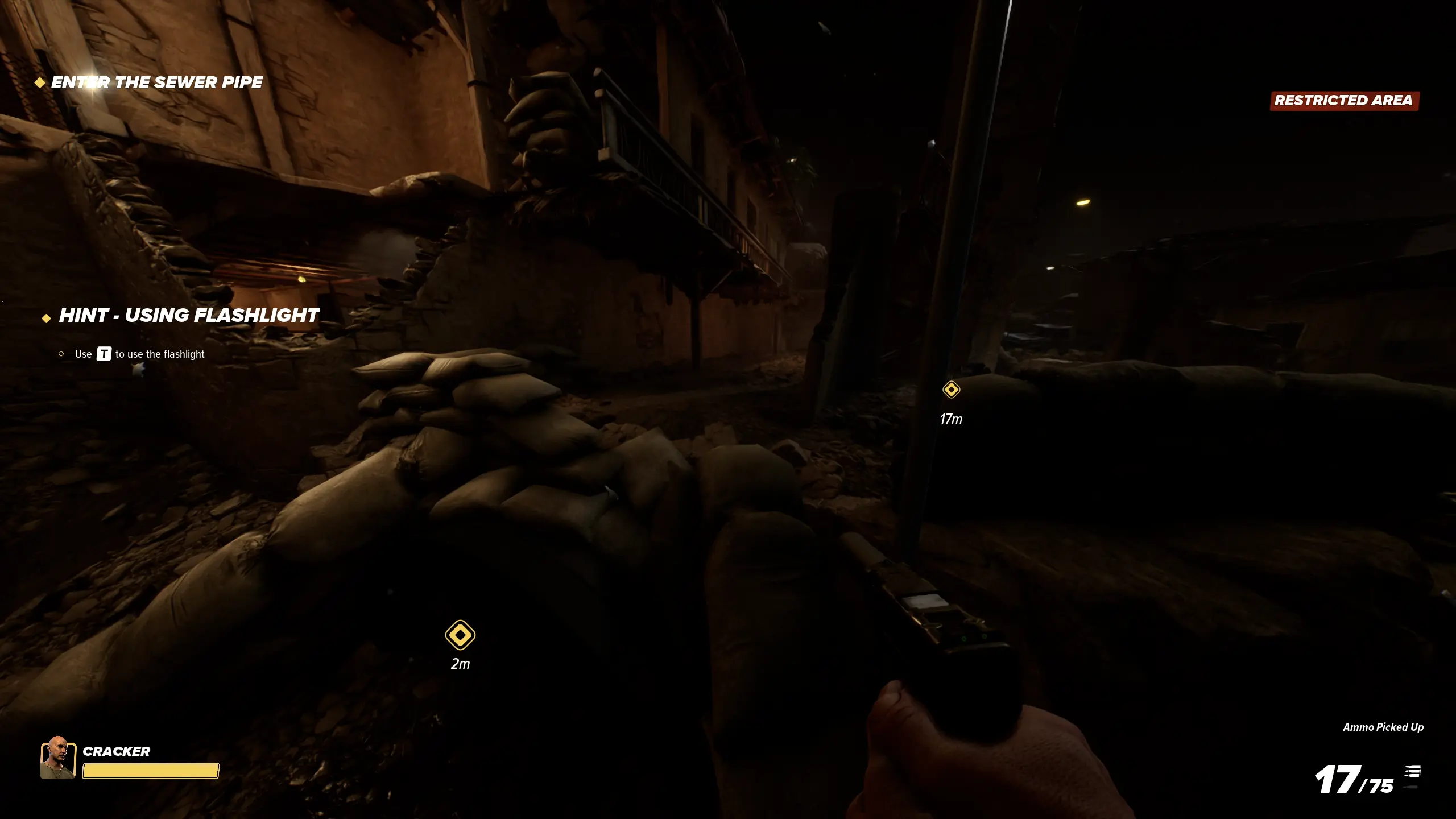The height and width of the screenshot is (819, 1456).
Task: Select the 17m objective waypoint marker
Action: coord(951,390)
